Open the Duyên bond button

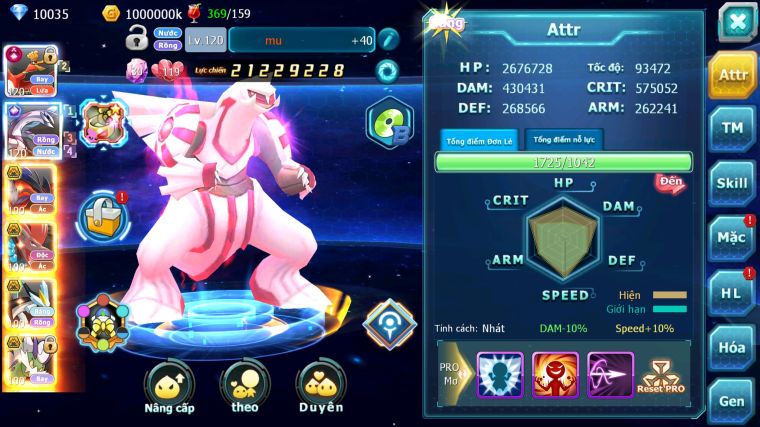coord(320,388)
